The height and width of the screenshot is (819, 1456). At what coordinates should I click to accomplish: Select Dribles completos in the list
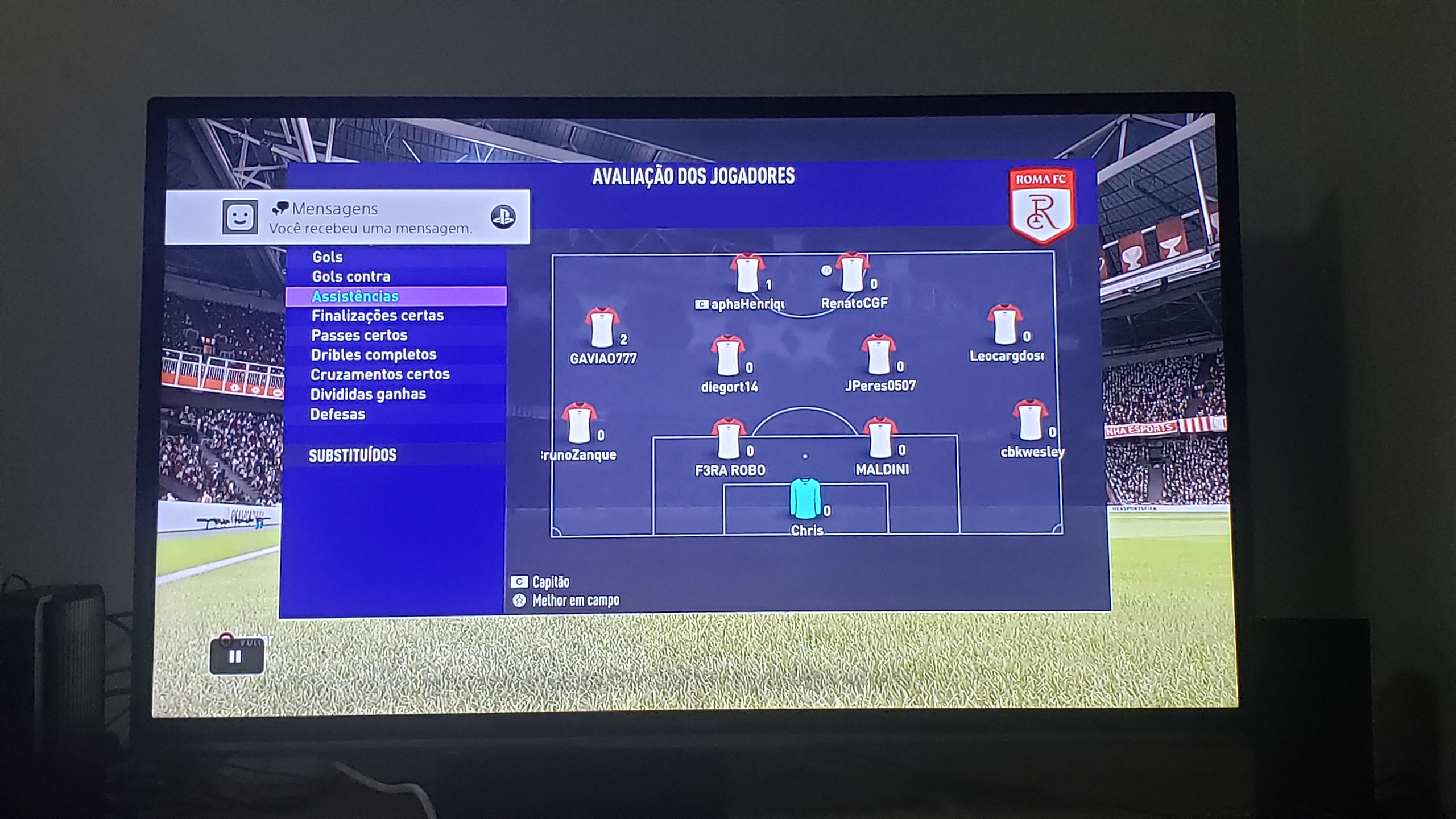[373, 355]
